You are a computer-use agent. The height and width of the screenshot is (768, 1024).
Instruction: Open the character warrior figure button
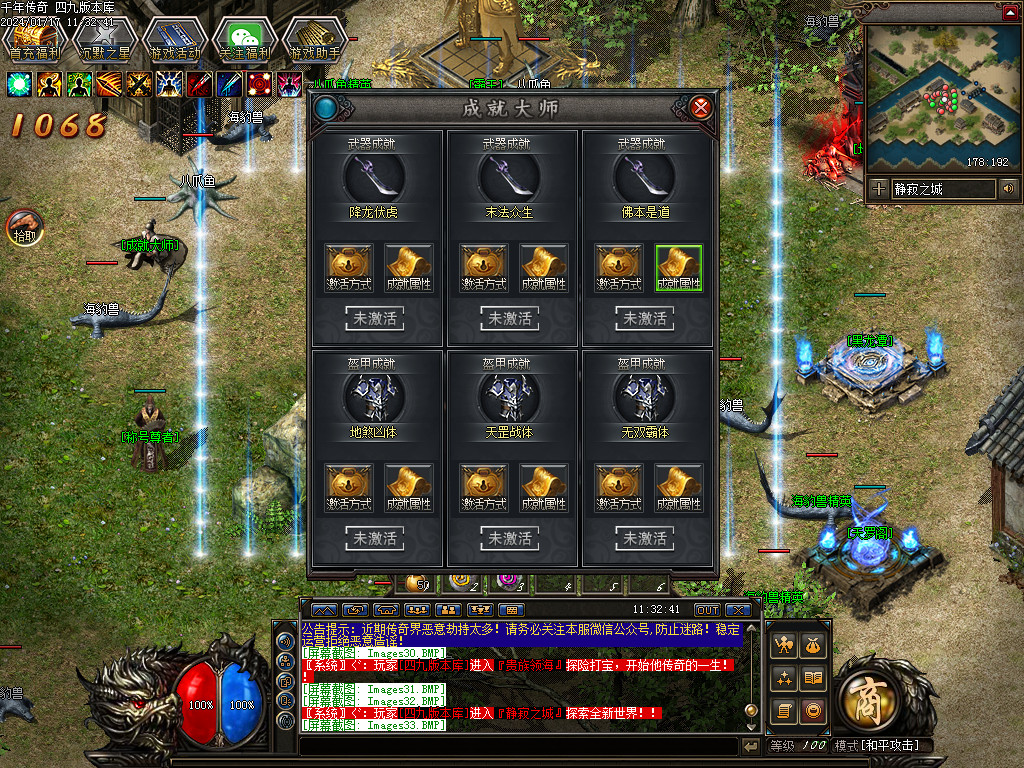tap(784, 645)
